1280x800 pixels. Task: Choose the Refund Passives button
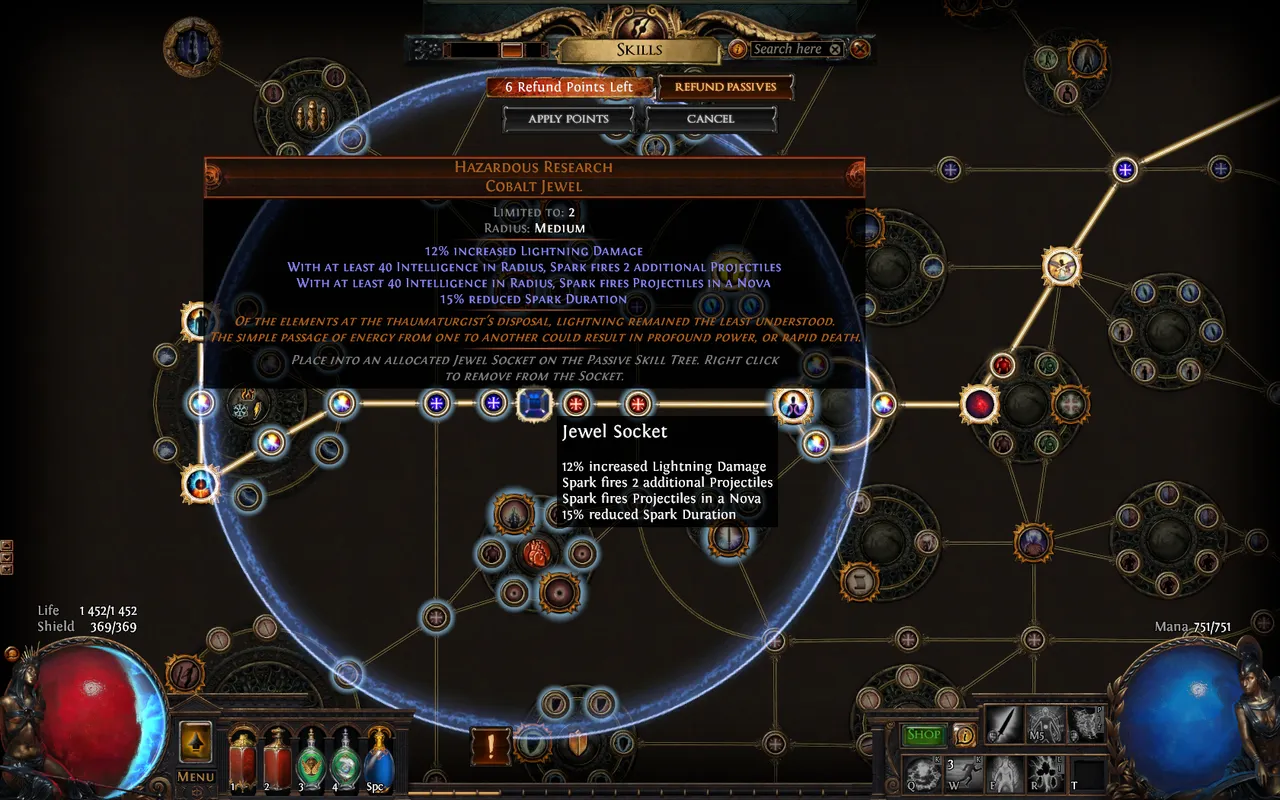click(x=725, y=87)
